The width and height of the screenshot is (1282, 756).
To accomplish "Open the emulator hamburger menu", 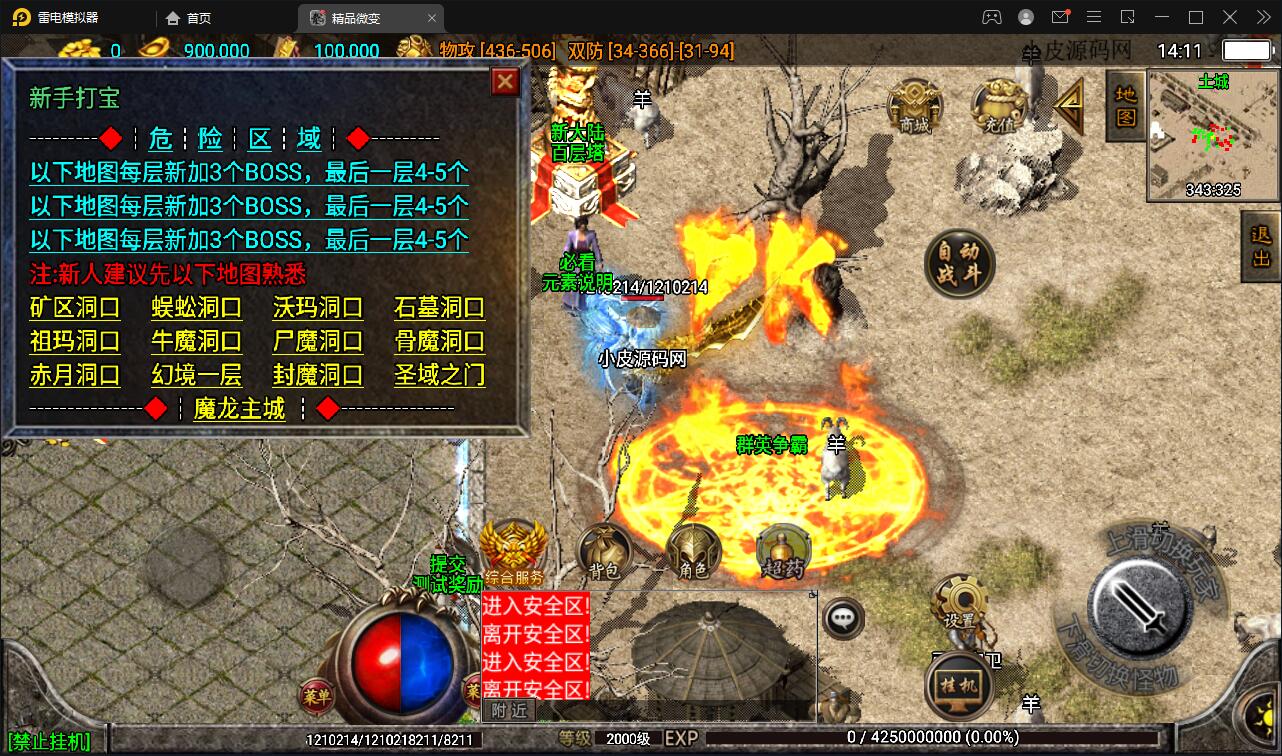I will coord(1095,17).
